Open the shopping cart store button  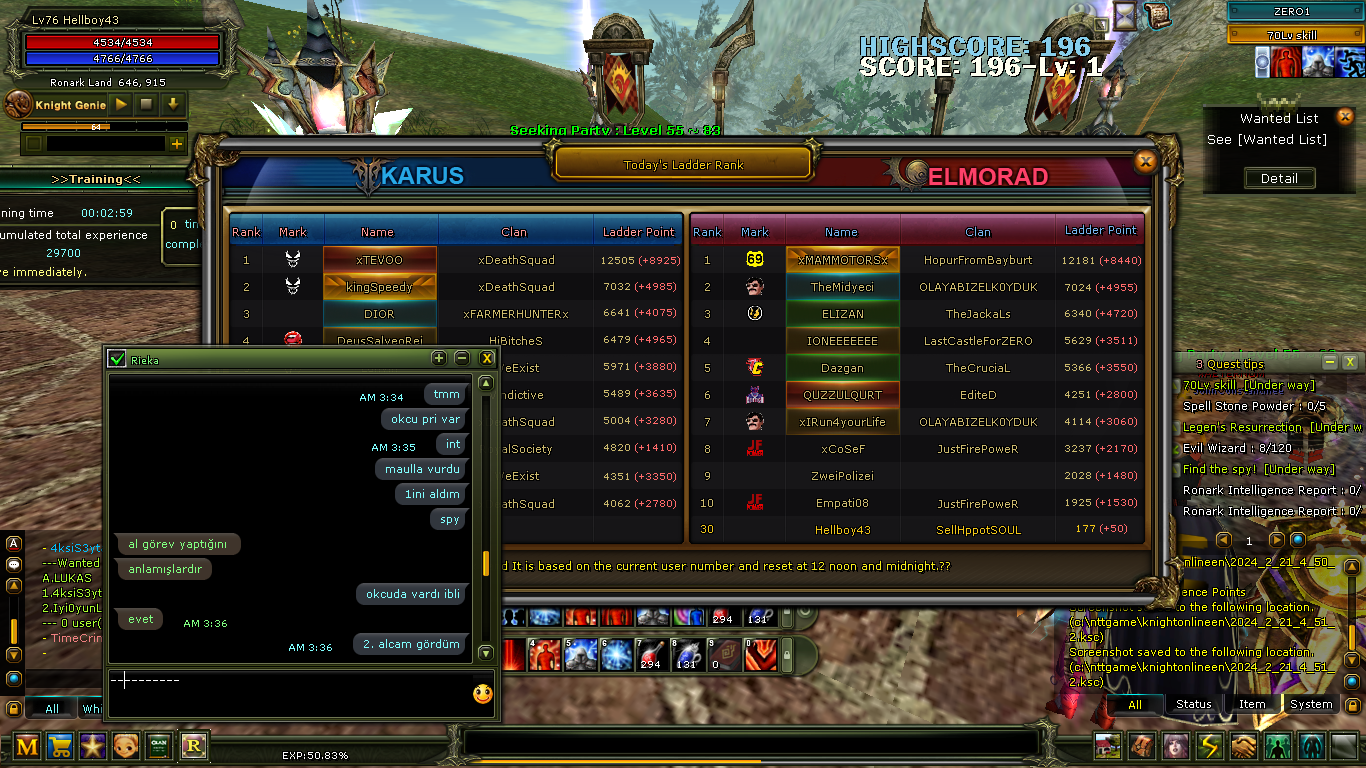click(60, 745)
